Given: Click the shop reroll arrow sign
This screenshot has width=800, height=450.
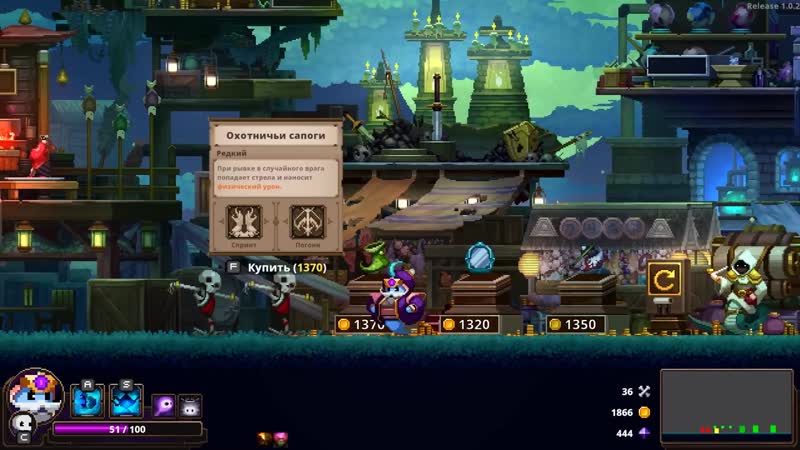Looking at the screenshot, I should tap(662, 278).
